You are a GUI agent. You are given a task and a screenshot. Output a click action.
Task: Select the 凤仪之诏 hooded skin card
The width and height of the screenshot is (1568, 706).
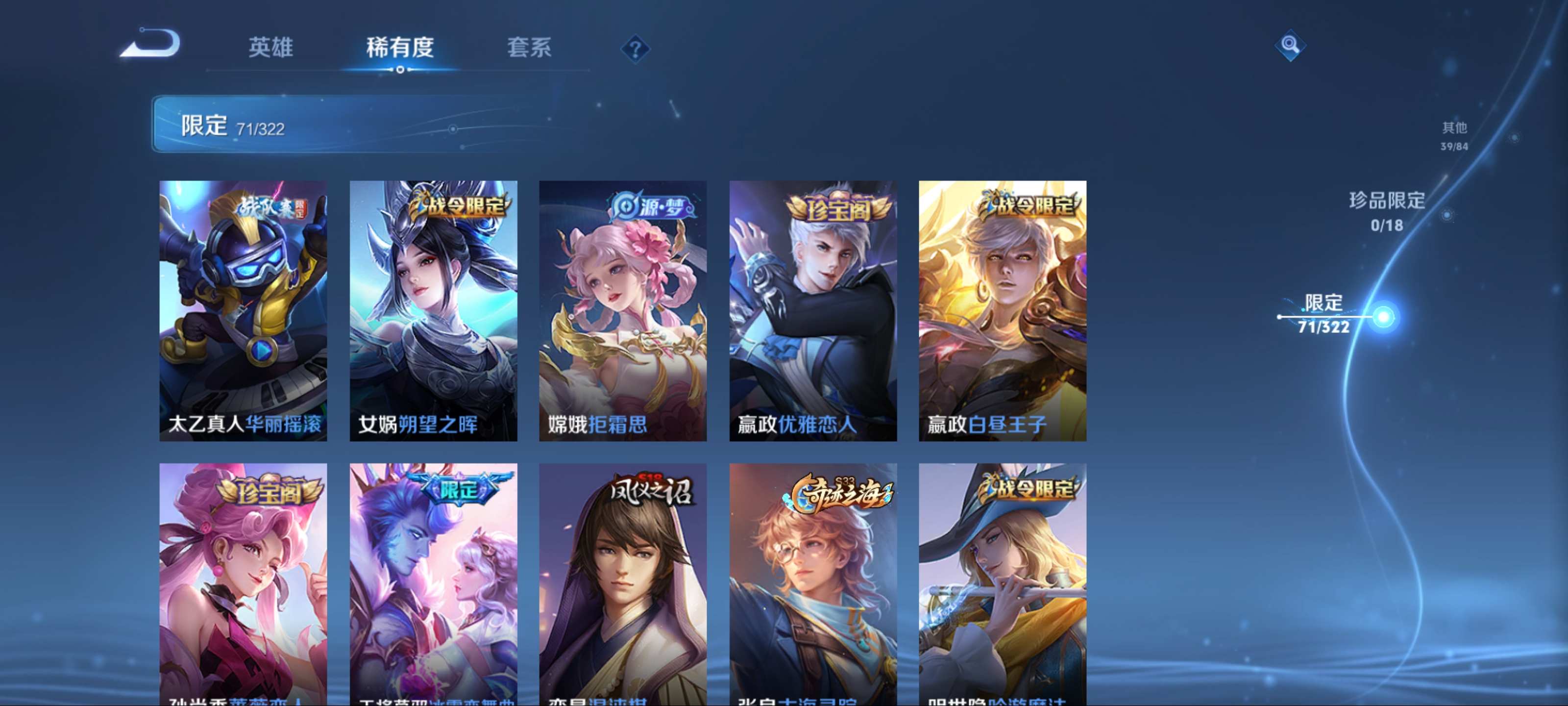coord(623,585)
